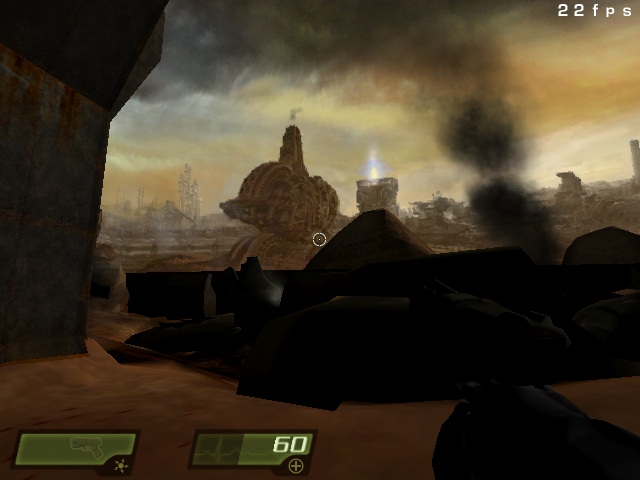Select the blaster pistol weapon panel
Viewport: 640px width, 480px height.
(75, 447)
